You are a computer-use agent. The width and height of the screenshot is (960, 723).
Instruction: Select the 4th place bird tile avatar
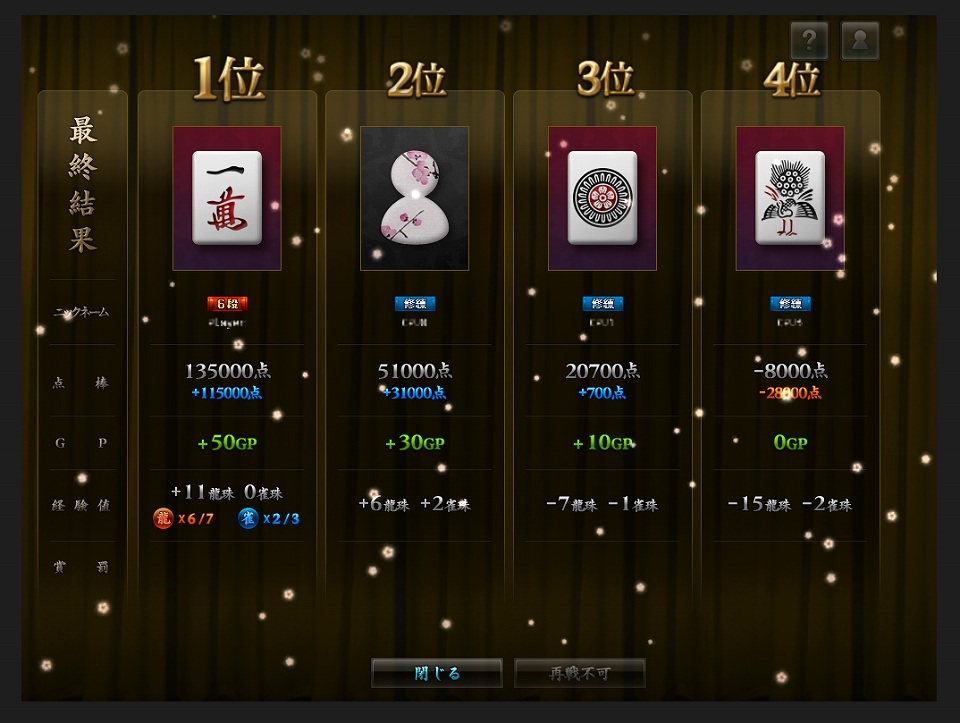(x=790, y=198)
